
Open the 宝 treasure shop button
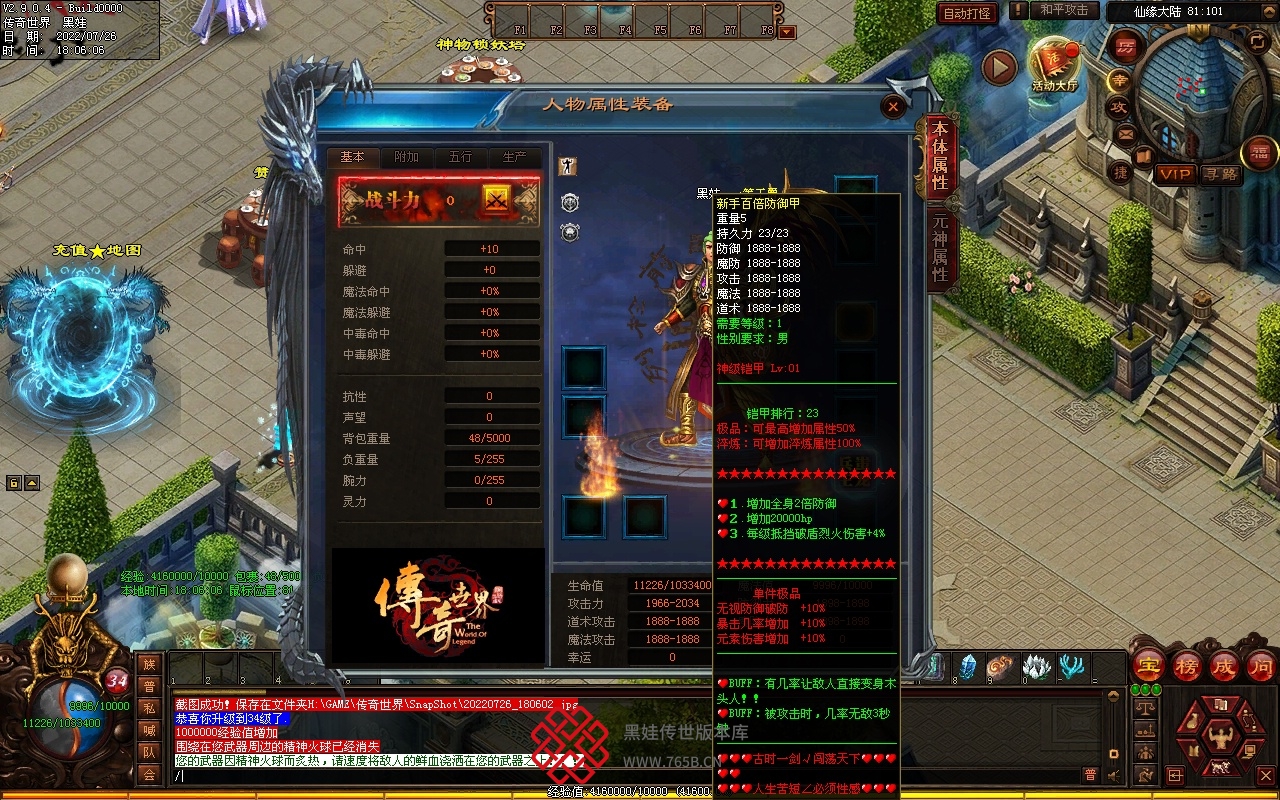[1148, 665]
